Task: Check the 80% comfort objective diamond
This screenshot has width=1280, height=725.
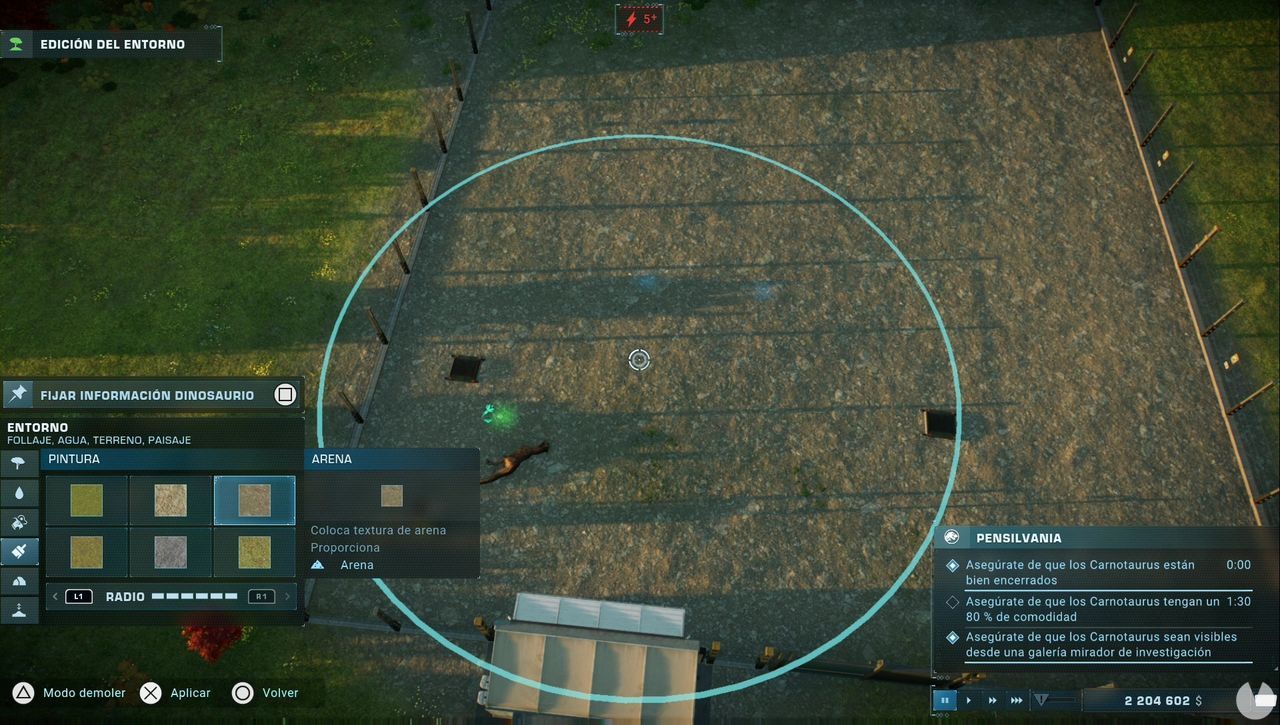Action: pyautogui.click(x=952, y=600)
